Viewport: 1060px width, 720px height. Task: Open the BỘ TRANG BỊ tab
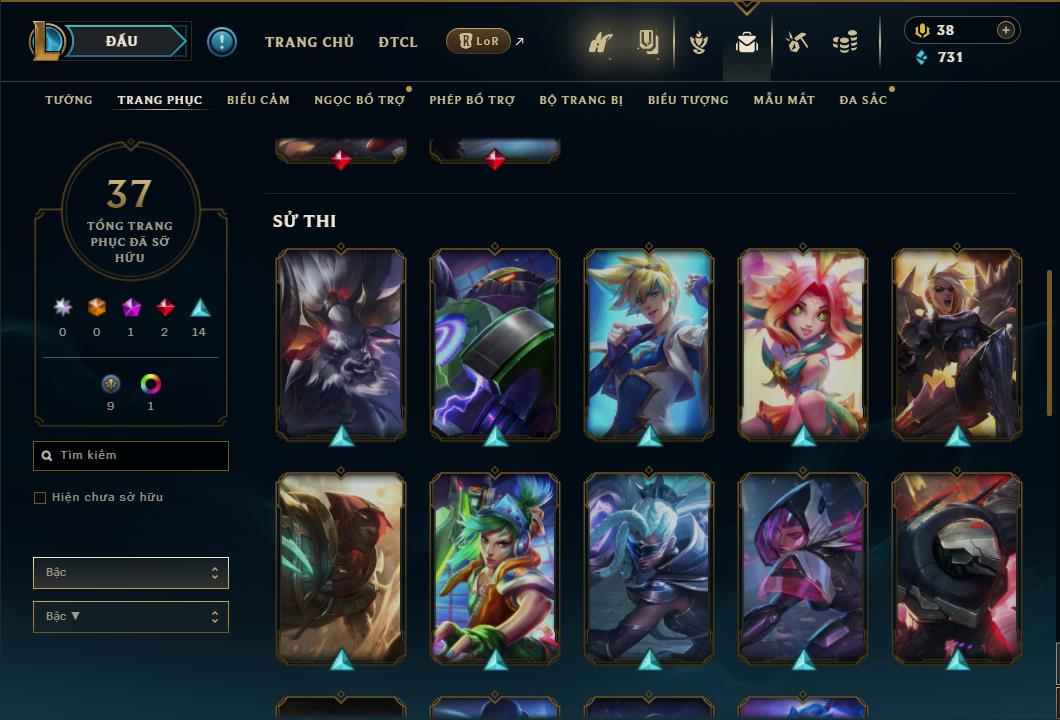[x=581, y=100]
